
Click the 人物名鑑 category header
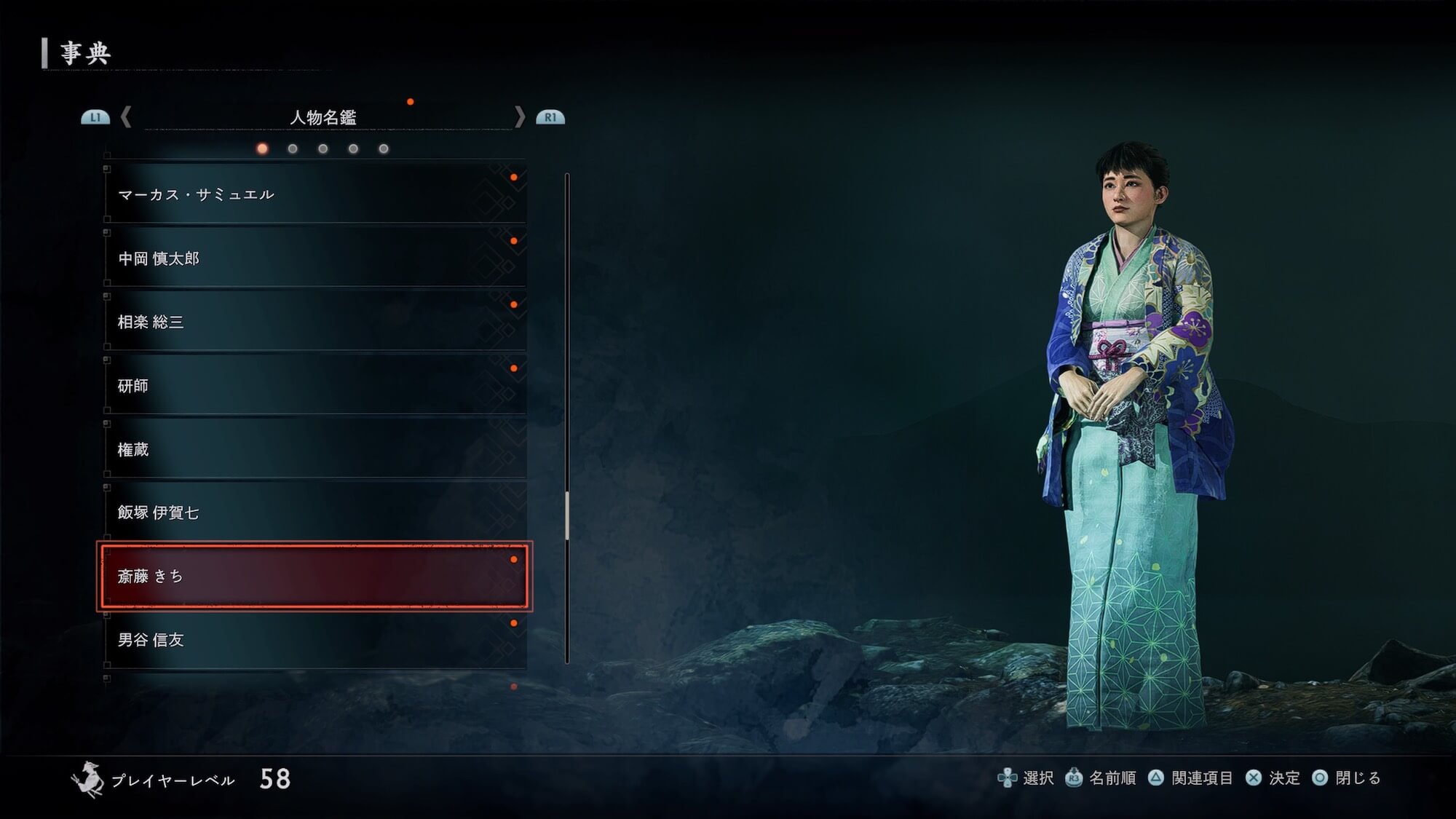tap(323, 117)
